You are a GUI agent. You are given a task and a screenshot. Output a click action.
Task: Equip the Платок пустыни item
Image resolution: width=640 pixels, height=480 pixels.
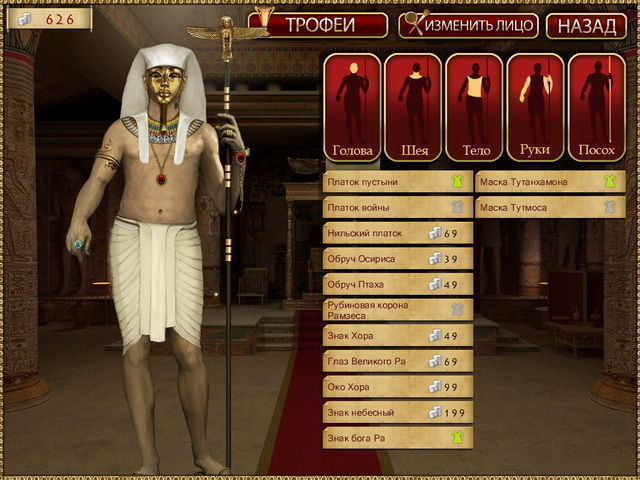398,182
